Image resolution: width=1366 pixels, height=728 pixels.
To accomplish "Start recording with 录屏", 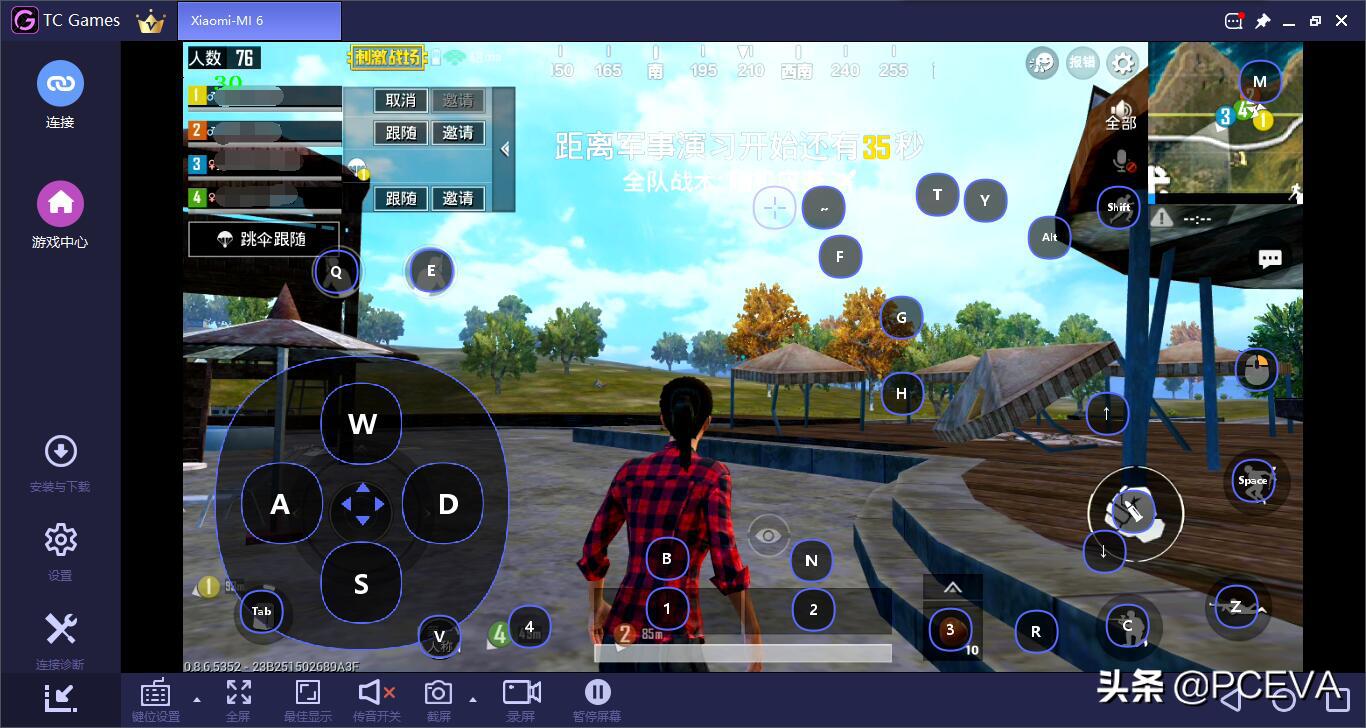I will pyautogui.click(x=521, y=700).
